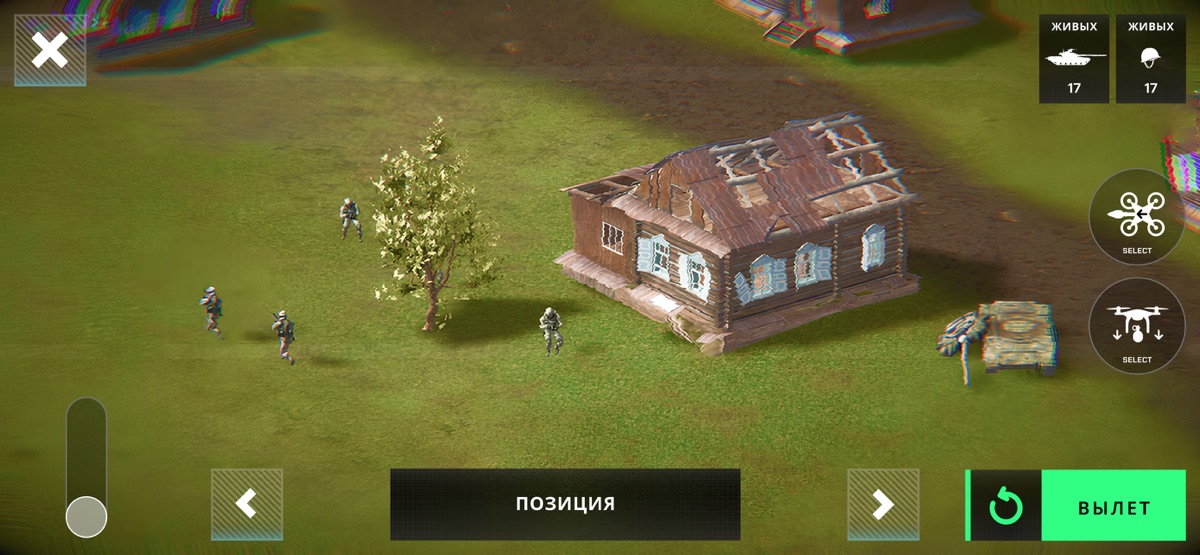
Task: Click the green reload arrow icon
Action: tap(1005, 507)
